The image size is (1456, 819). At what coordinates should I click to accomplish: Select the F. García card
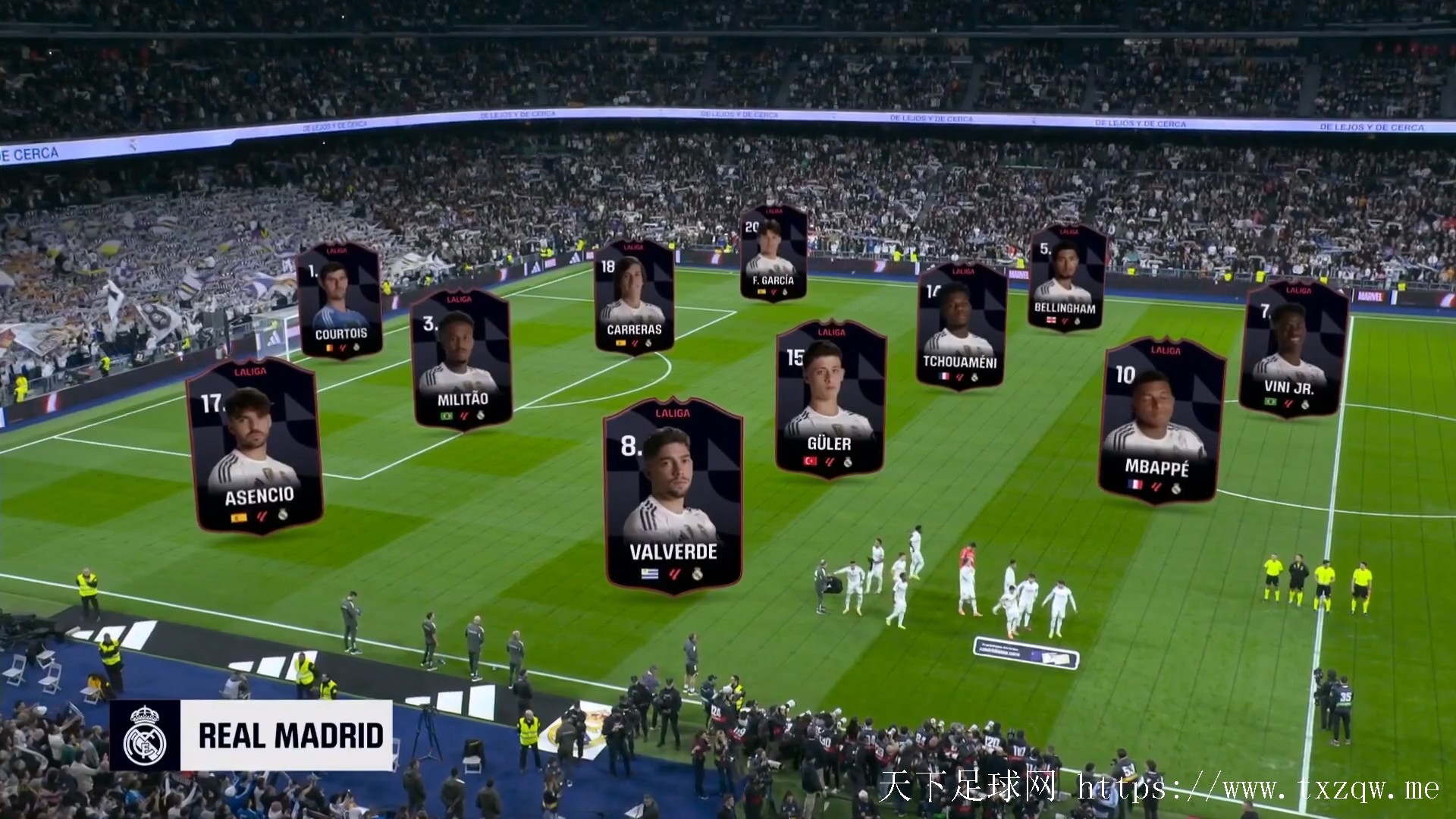773,253
